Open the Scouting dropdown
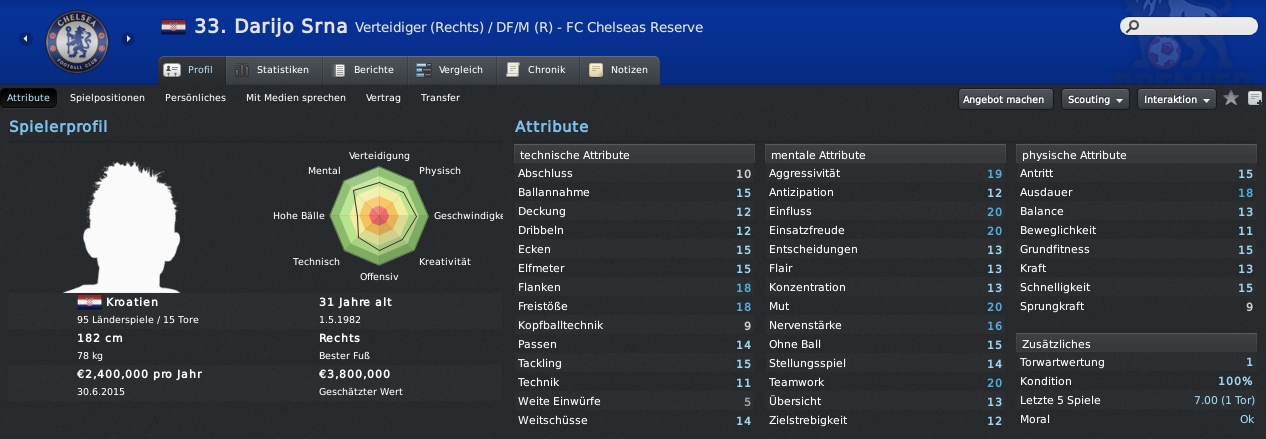 [x=1096, y=99]
